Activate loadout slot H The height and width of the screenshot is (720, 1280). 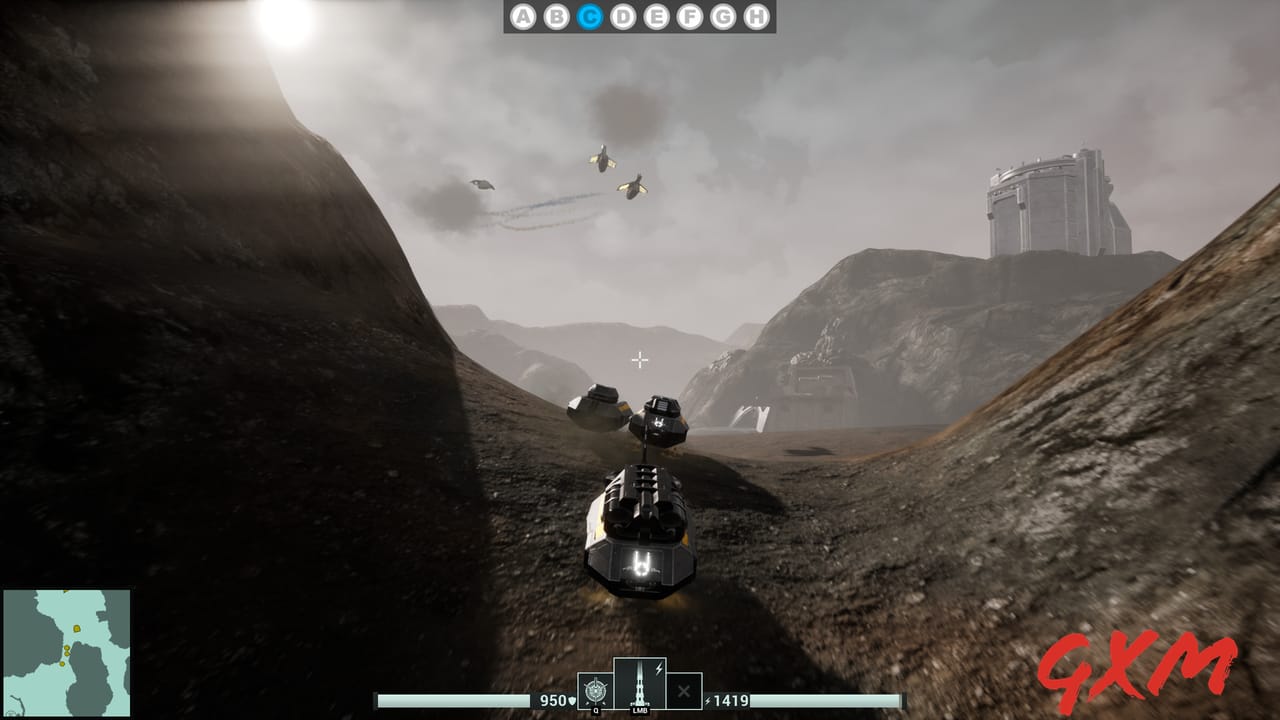(756, 16)
